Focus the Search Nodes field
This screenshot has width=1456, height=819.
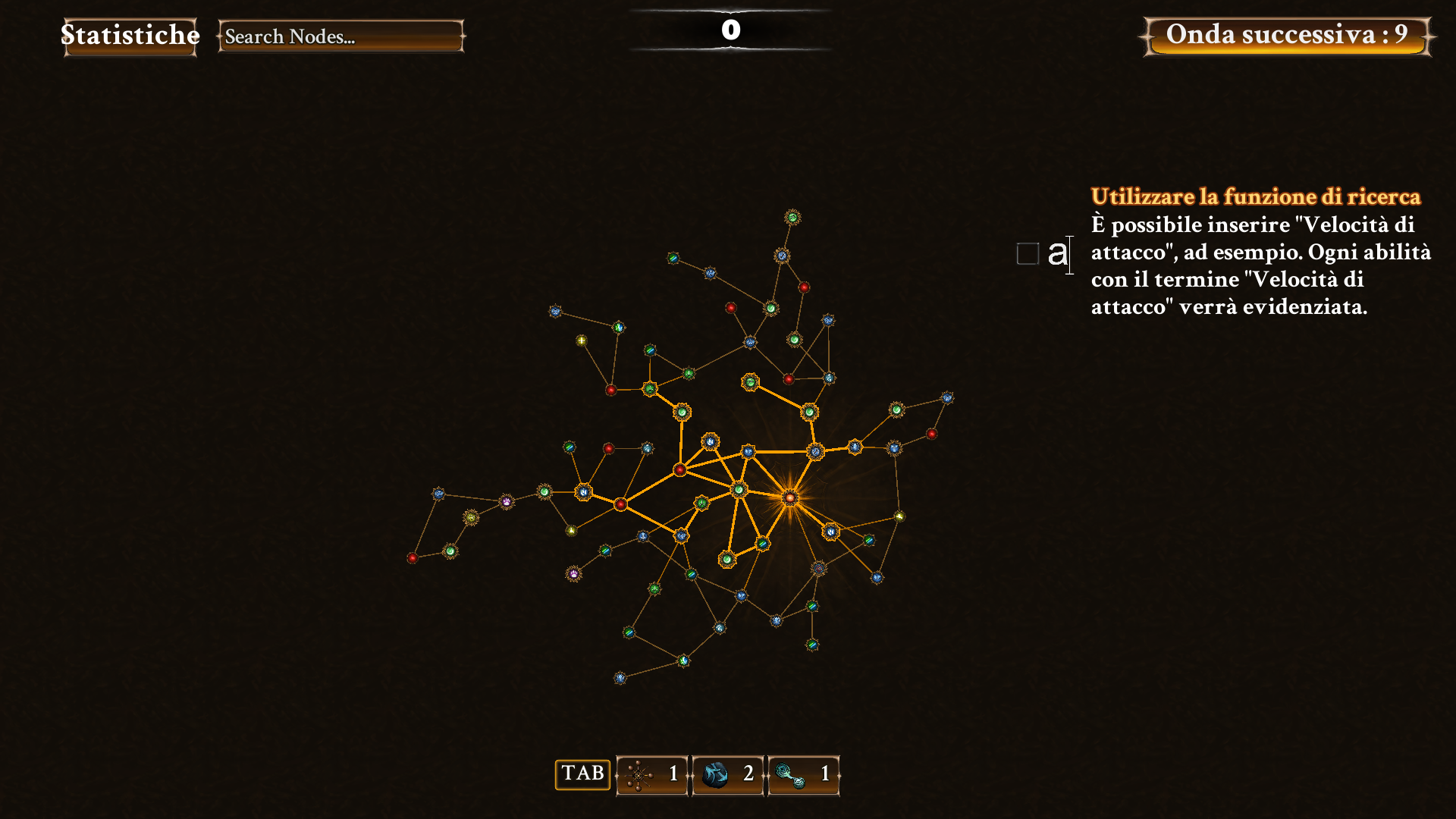pyautogui.click(x=340, y=36)
